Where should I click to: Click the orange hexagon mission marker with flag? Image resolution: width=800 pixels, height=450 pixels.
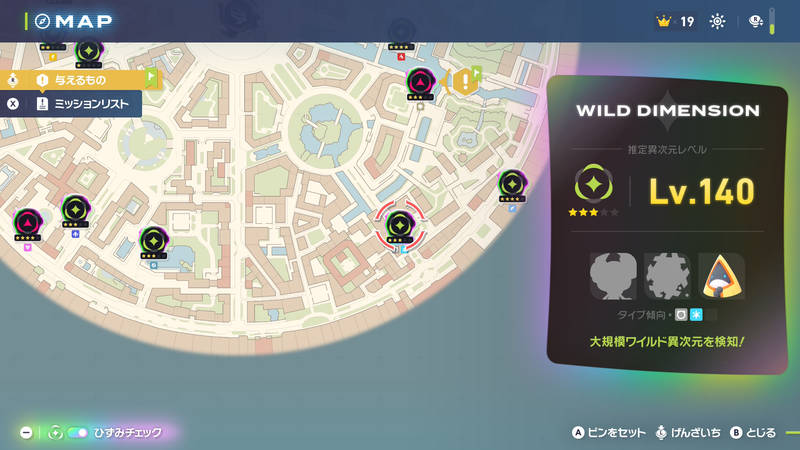(464, 81)
